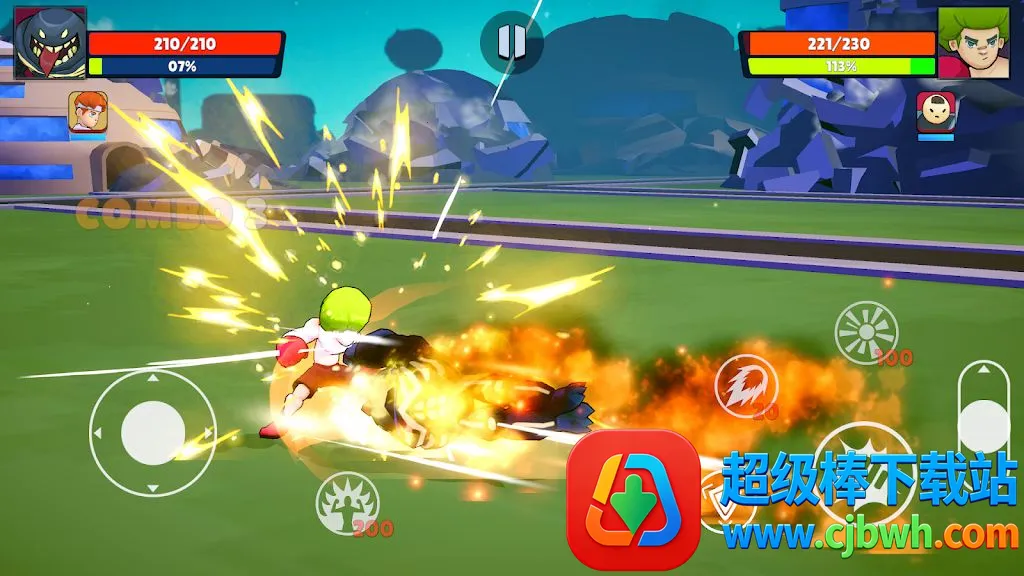Click the red download site logo

point(633,500)
